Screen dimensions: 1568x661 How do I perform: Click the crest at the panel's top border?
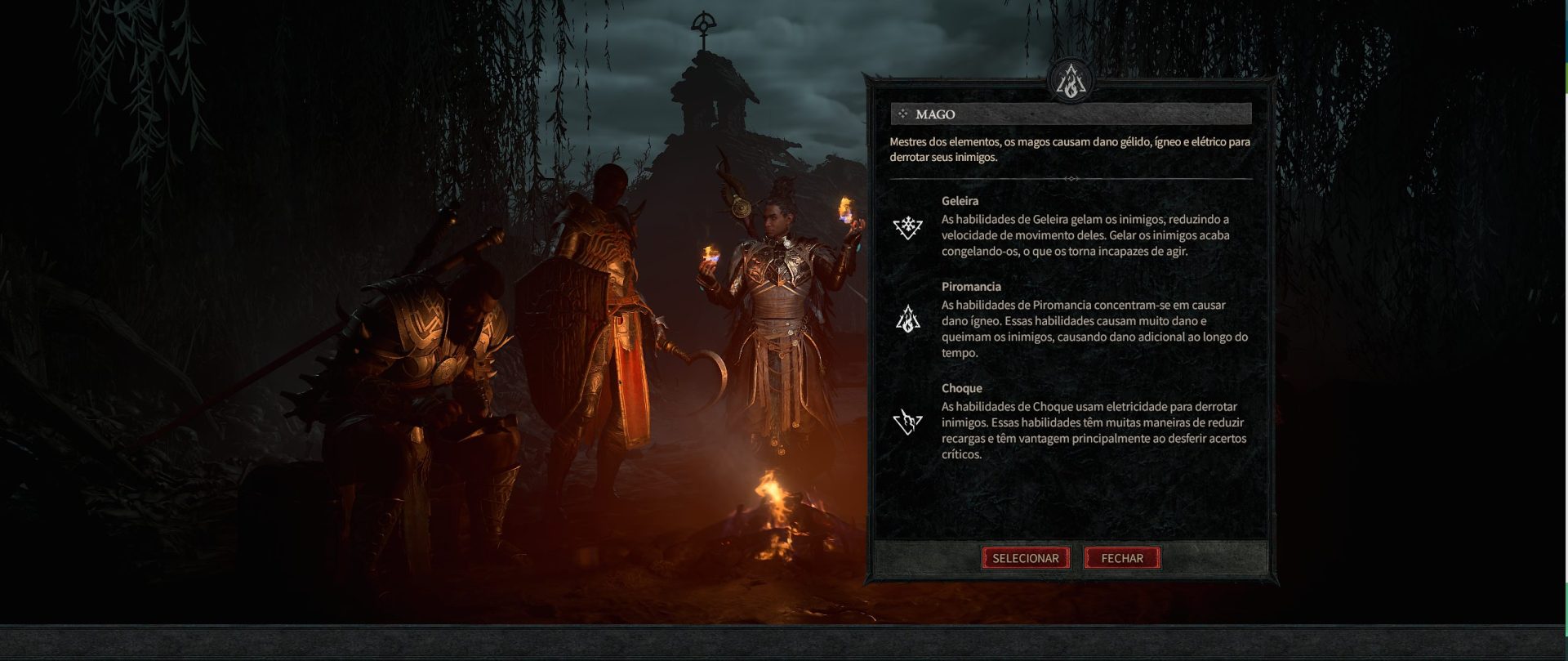pyautogui.click(x=1072, y=82)
